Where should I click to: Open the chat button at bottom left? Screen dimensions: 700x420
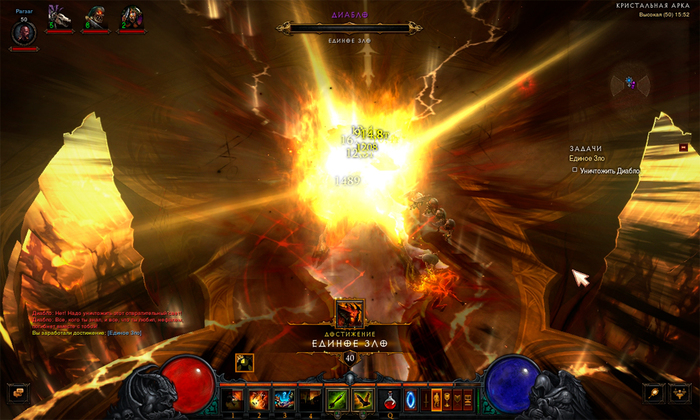(17, 392)
